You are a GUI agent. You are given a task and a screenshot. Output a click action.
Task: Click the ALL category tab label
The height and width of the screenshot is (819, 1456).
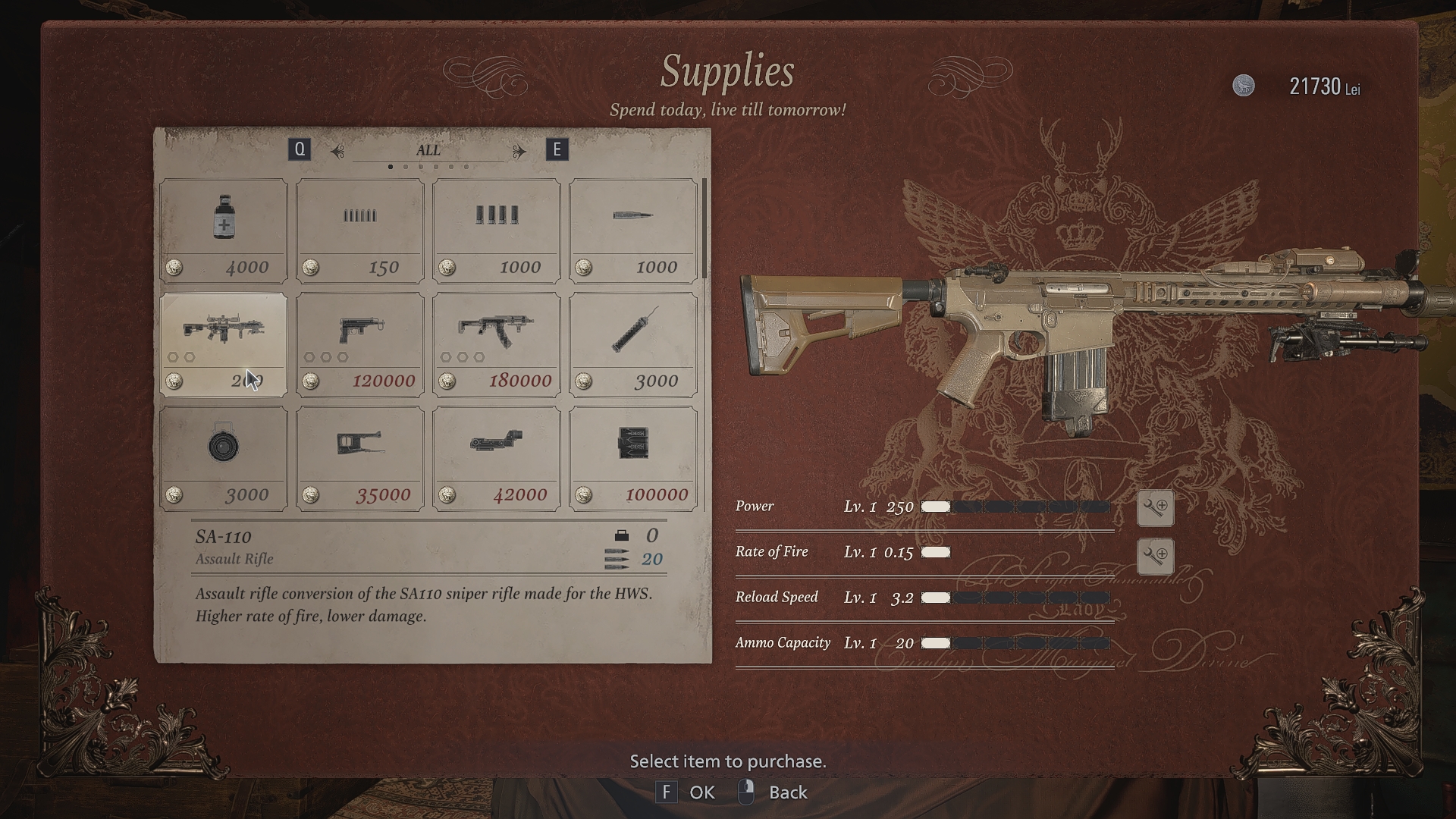[428, 150]
